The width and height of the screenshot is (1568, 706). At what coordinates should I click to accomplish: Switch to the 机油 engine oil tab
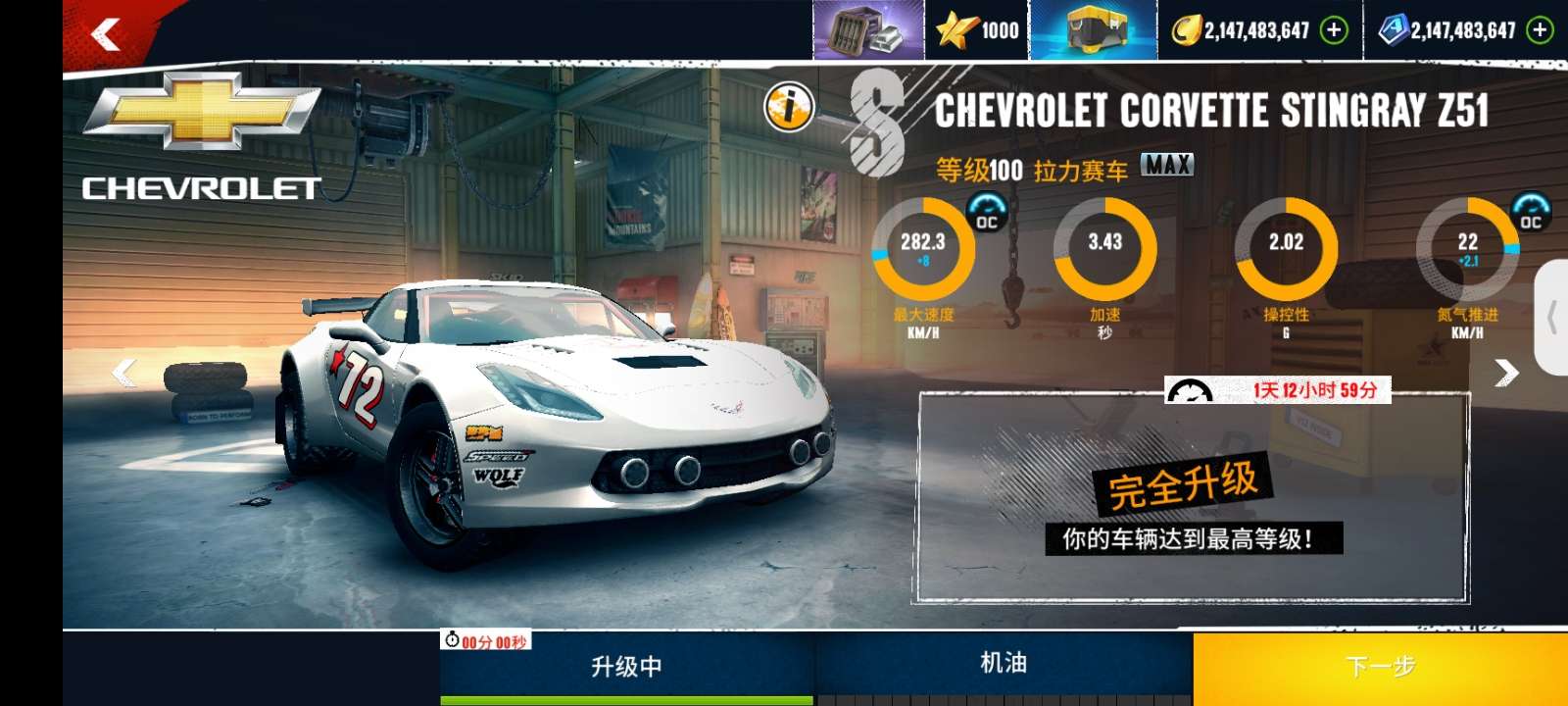(1004, 665)
